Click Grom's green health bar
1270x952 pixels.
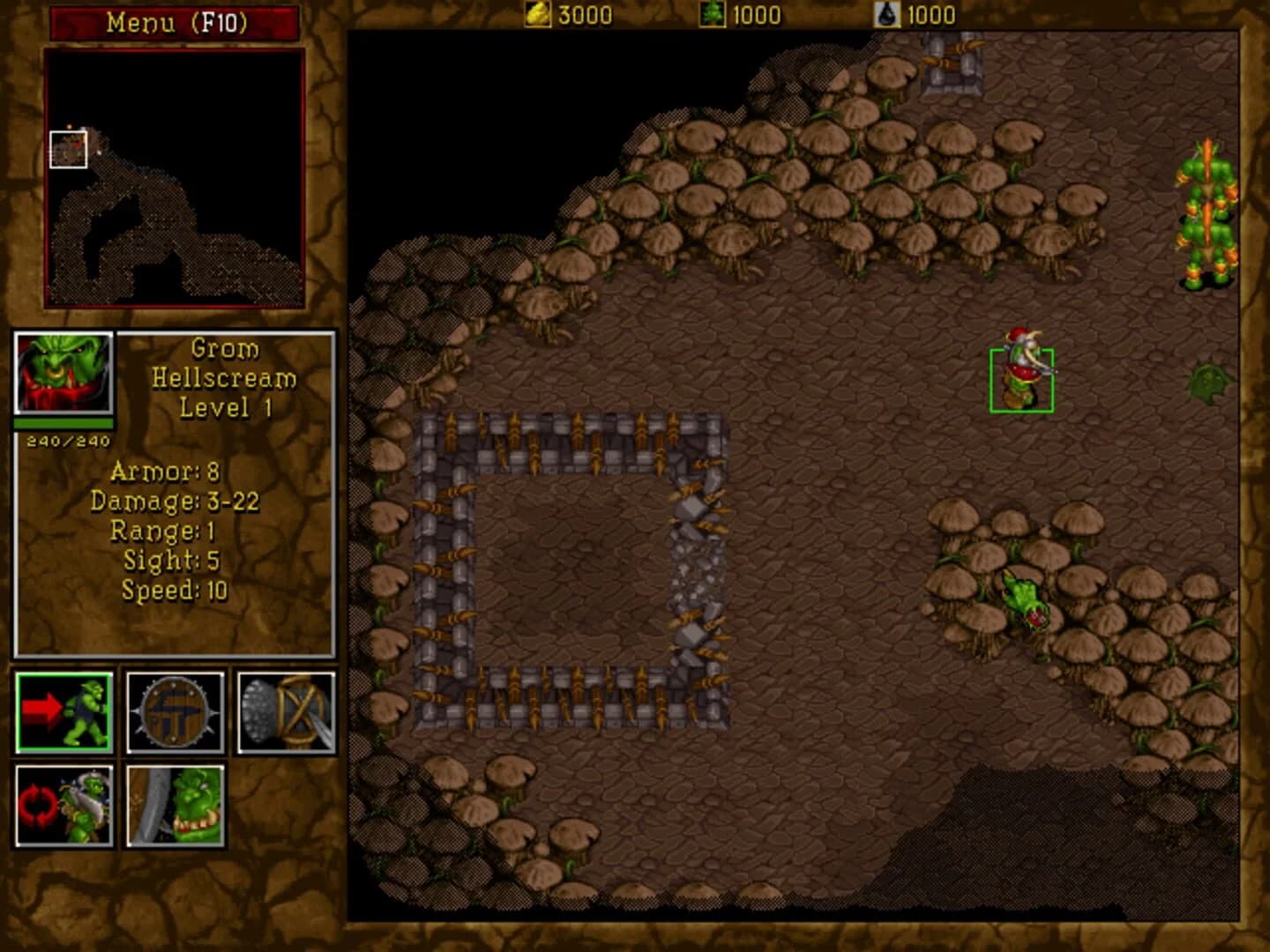(63, 422)
